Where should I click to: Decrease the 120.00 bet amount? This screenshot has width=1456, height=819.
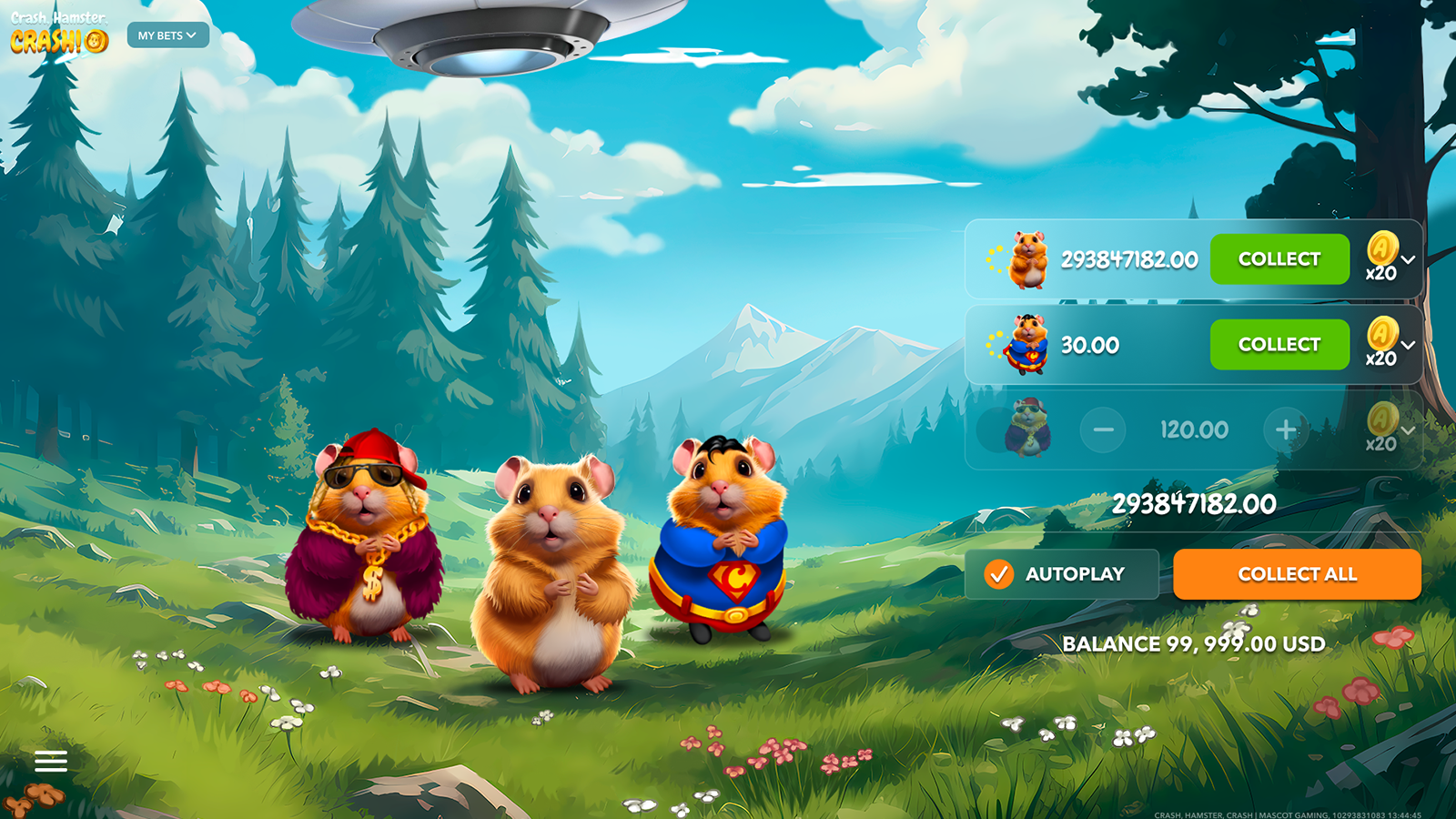[x=1103, y=430]
